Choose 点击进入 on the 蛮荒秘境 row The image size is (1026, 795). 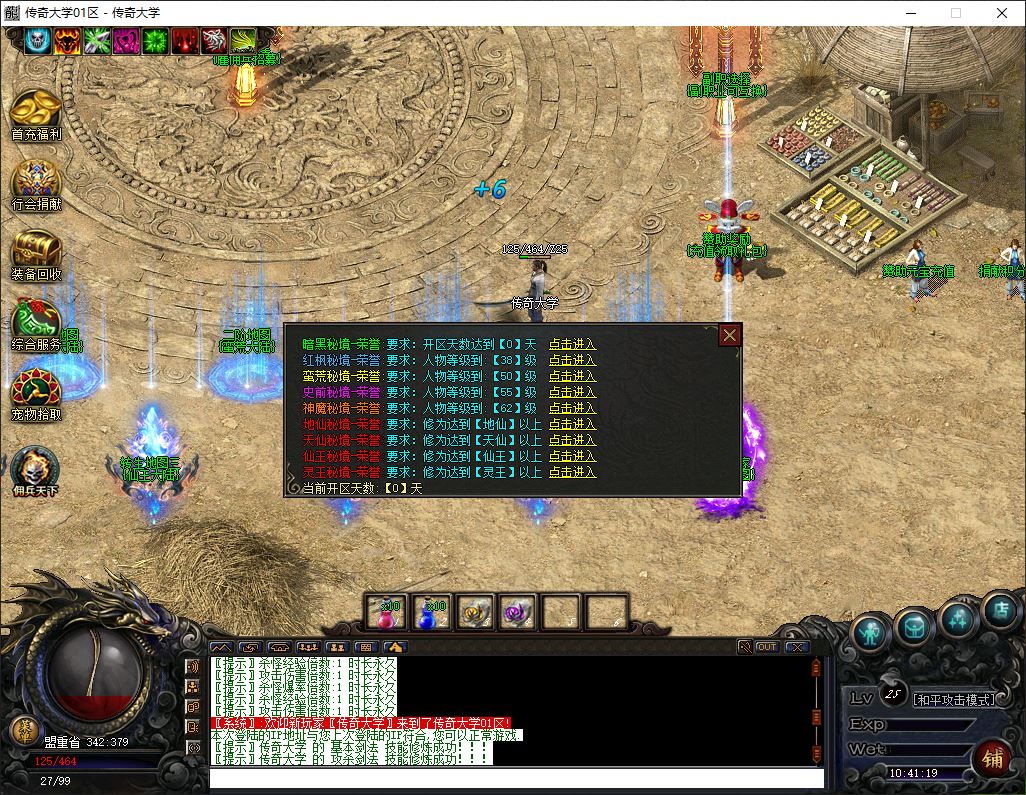(x=572, y=376)
